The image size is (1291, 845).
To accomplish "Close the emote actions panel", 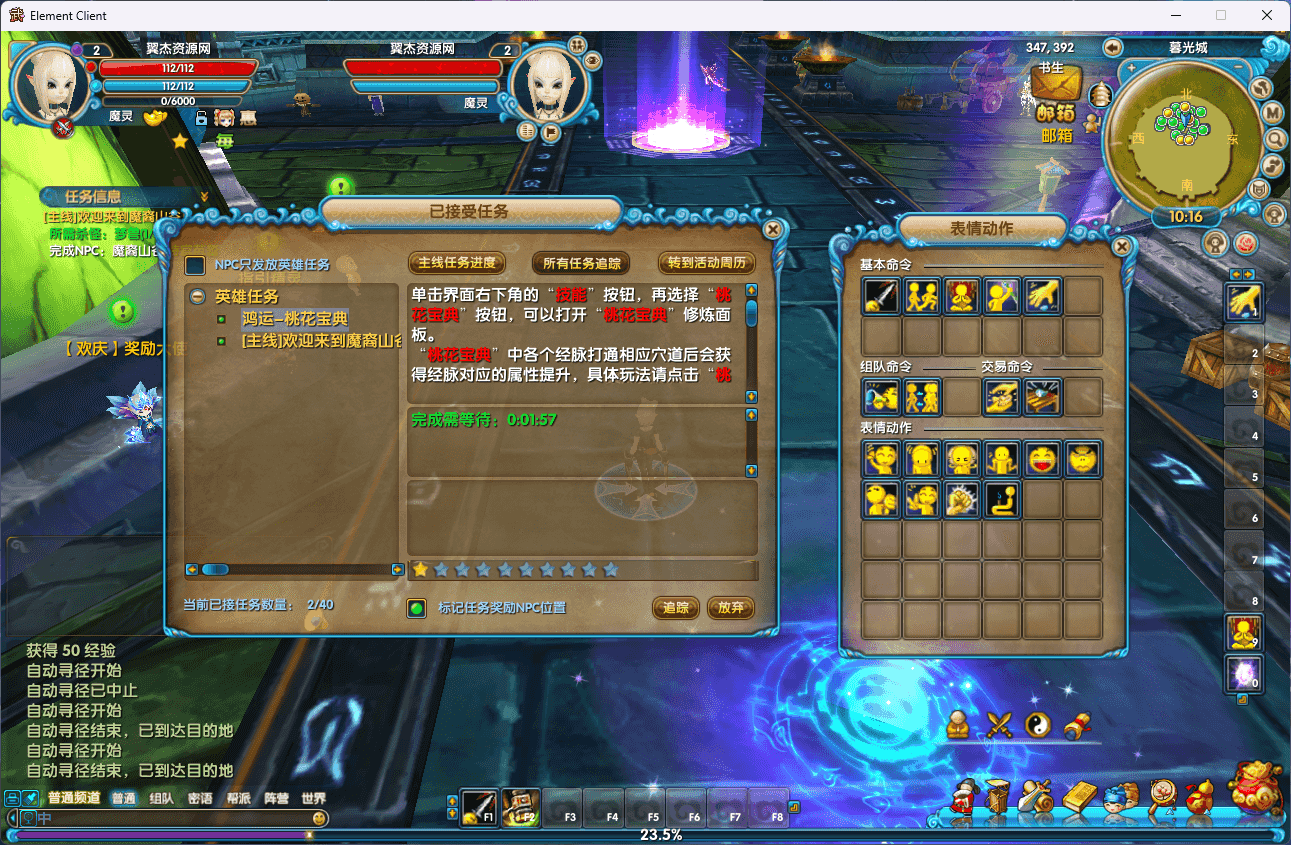I will 1122,246.
